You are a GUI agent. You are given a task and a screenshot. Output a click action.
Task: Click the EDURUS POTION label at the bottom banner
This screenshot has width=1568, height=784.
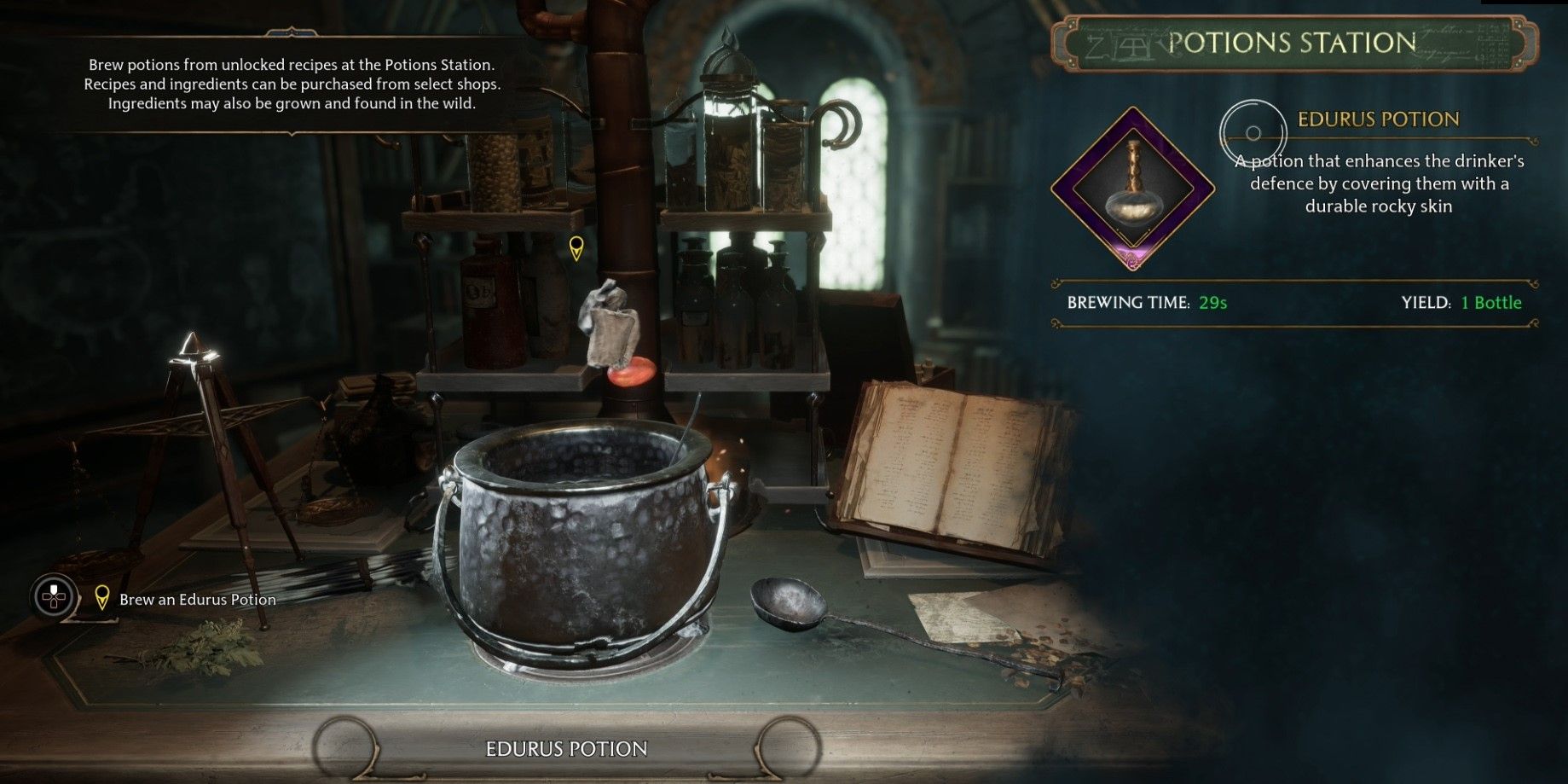tap(565, 749)
